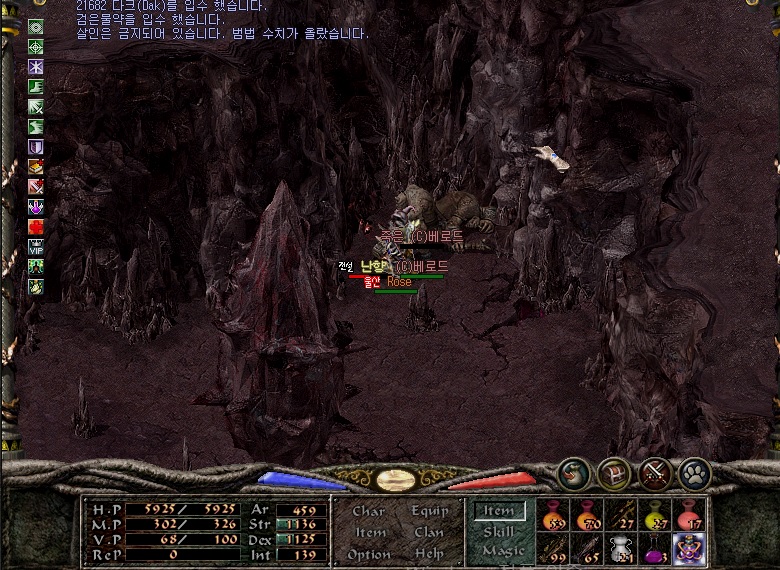Open the Char menu
780x570 pixels.
[x=368, y=511]
